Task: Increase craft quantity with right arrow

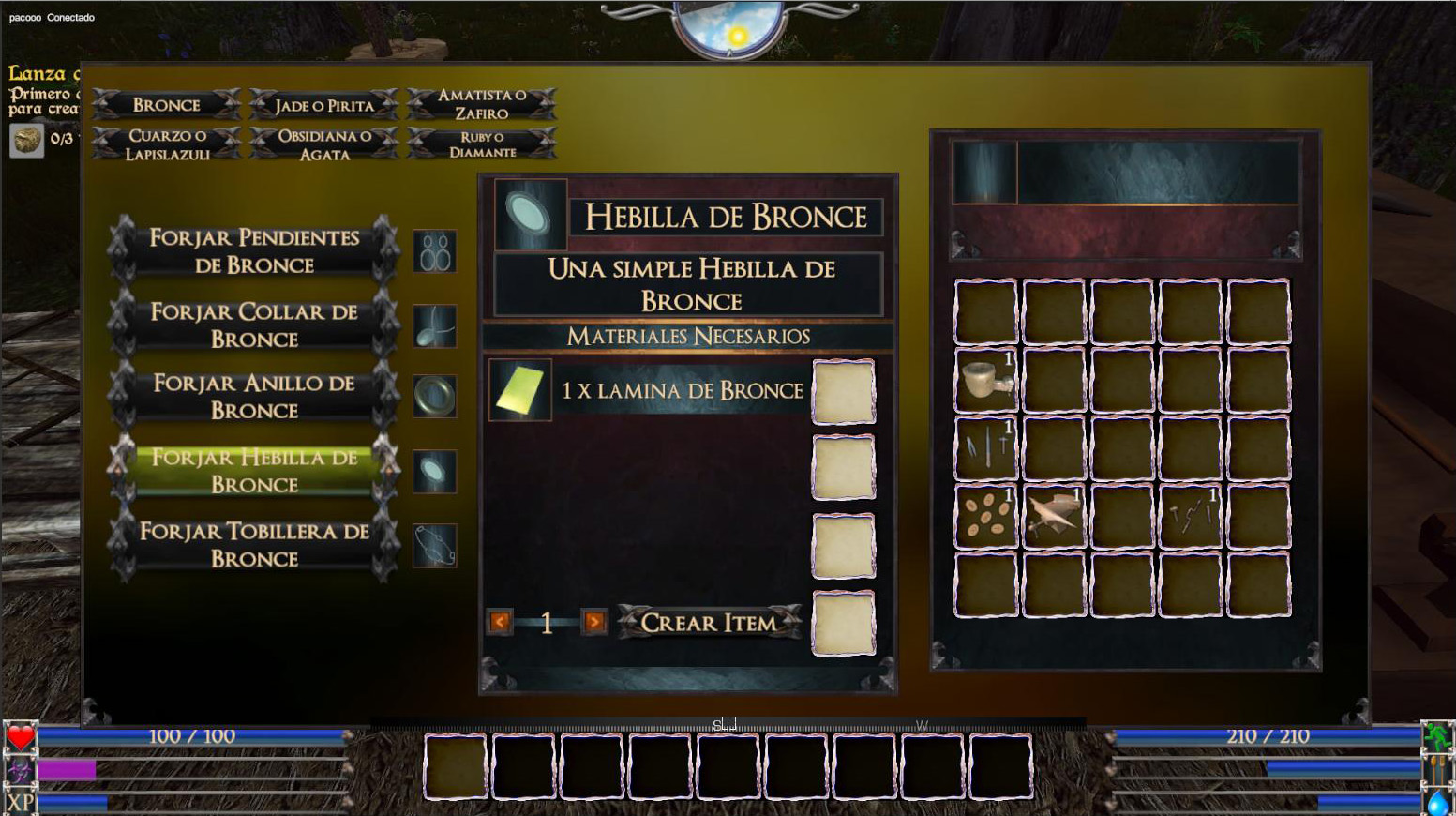Action: 593,622
